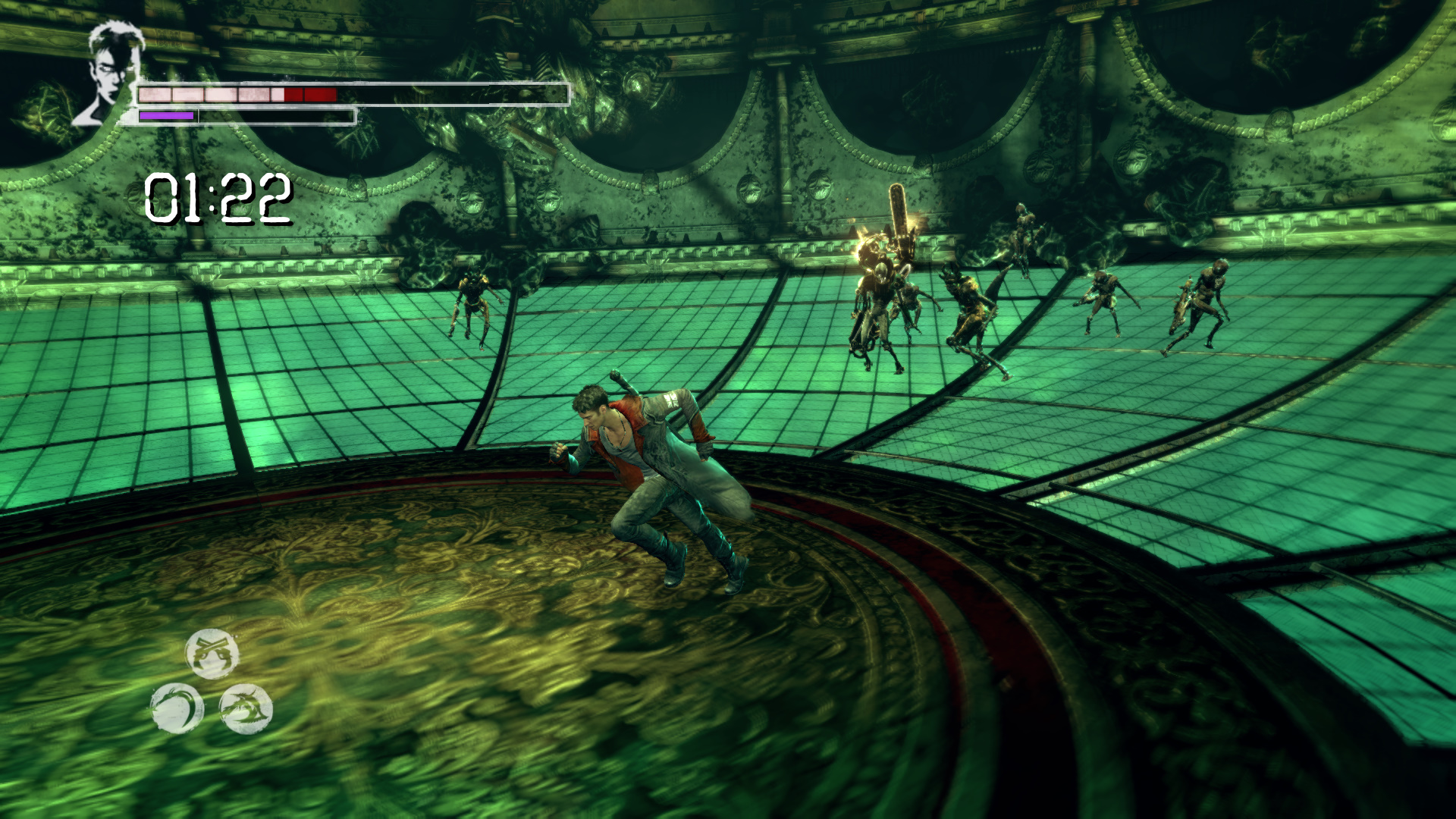Screen dimensions: 1456x819
Task: Choose the curved scythe blade weapon icon
Action: click(177, 708)
